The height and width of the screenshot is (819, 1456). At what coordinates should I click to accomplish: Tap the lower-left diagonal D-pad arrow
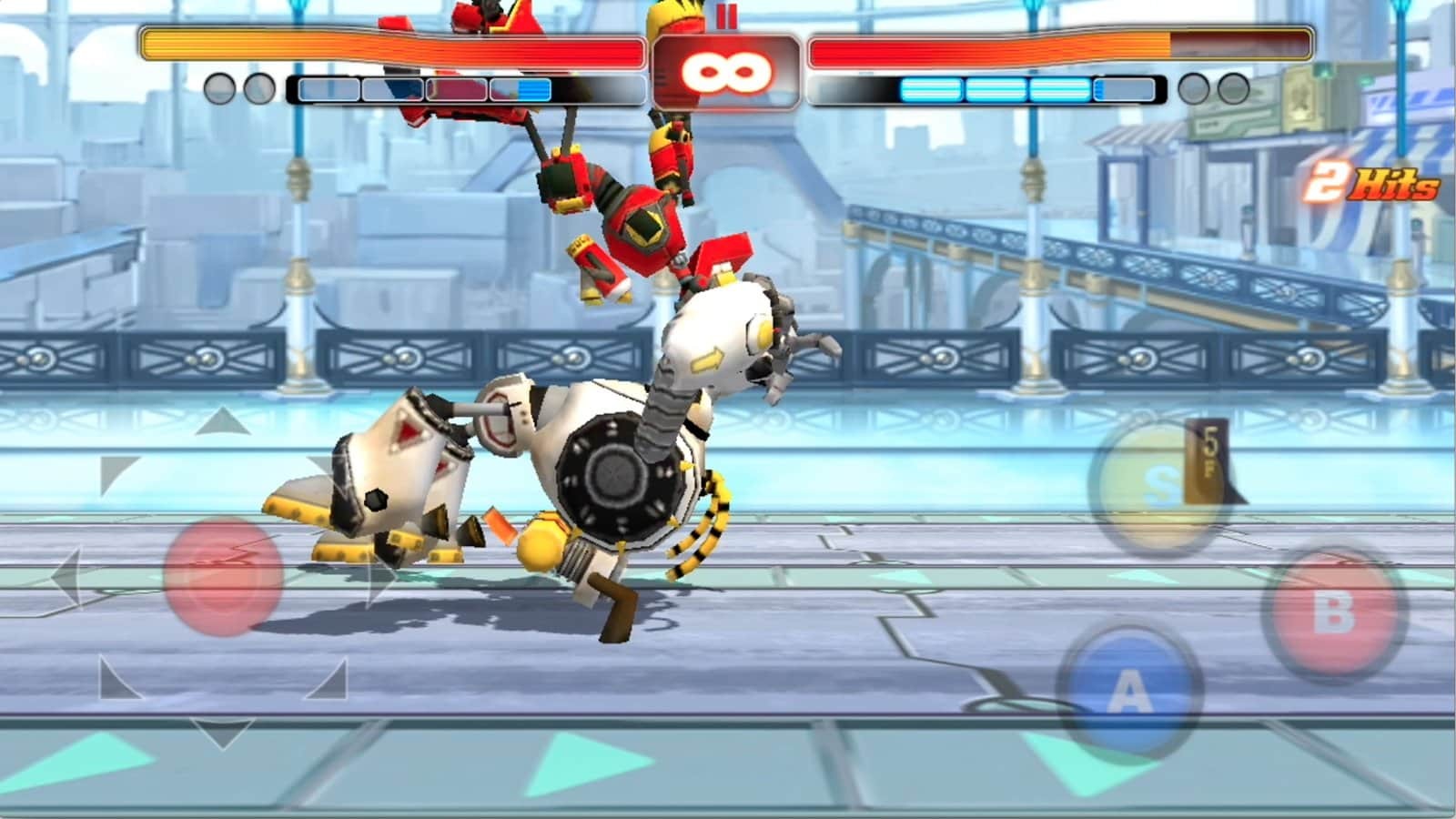(113, 674)
